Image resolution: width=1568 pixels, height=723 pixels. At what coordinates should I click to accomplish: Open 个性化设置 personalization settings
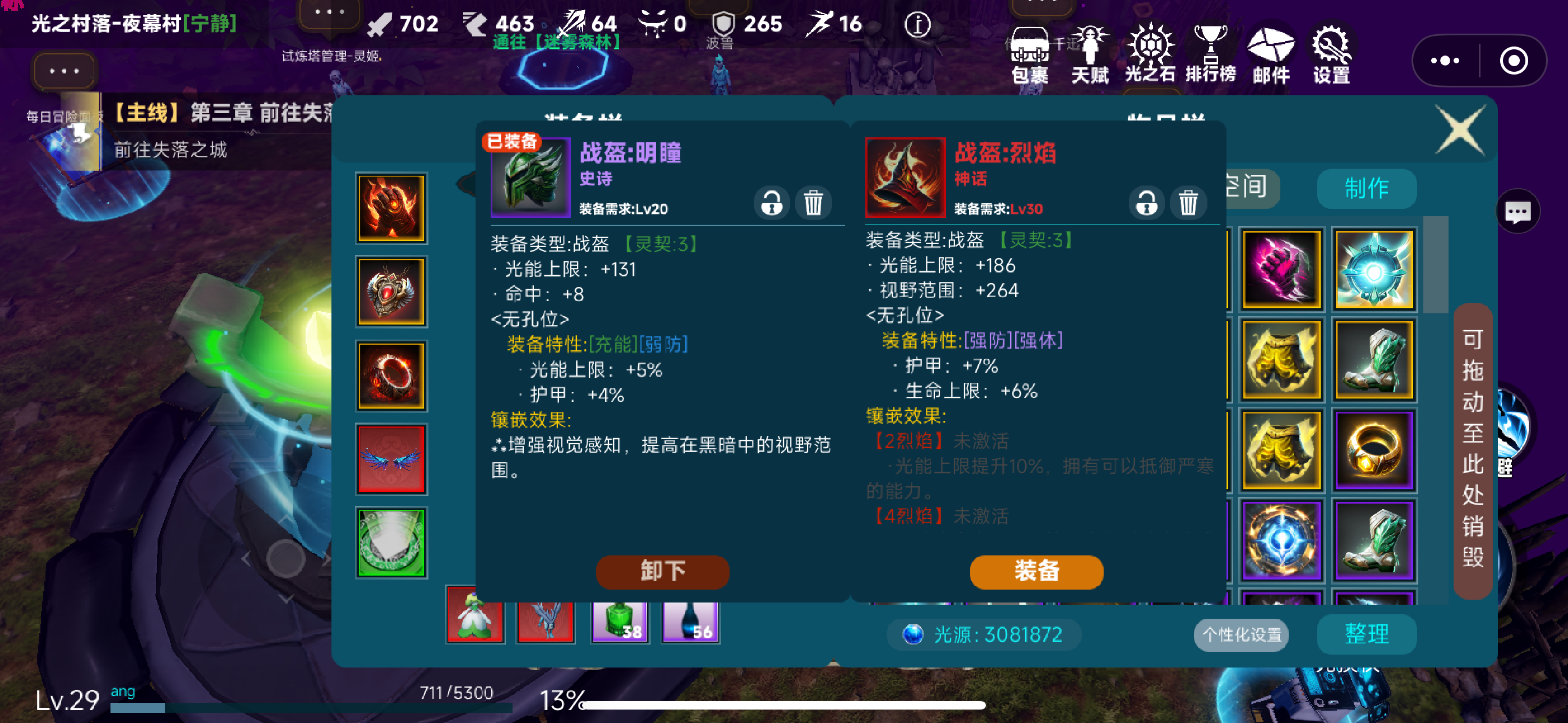coord(1240,635)
